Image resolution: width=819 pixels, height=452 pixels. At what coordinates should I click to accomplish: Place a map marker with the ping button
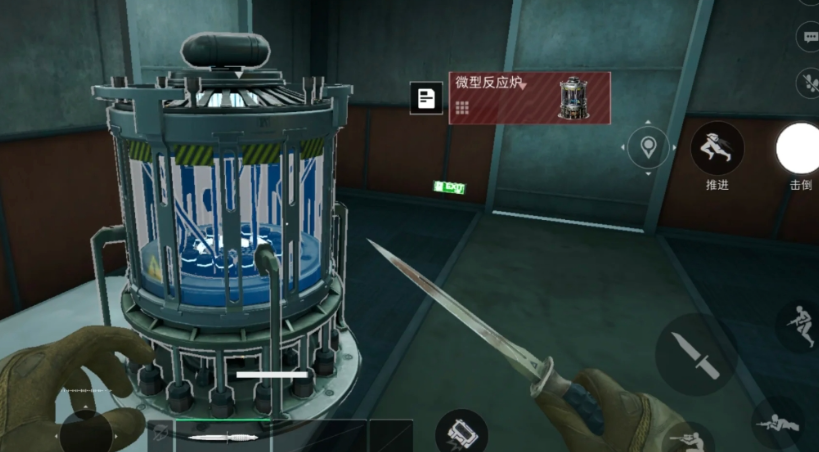pos(652,148)
